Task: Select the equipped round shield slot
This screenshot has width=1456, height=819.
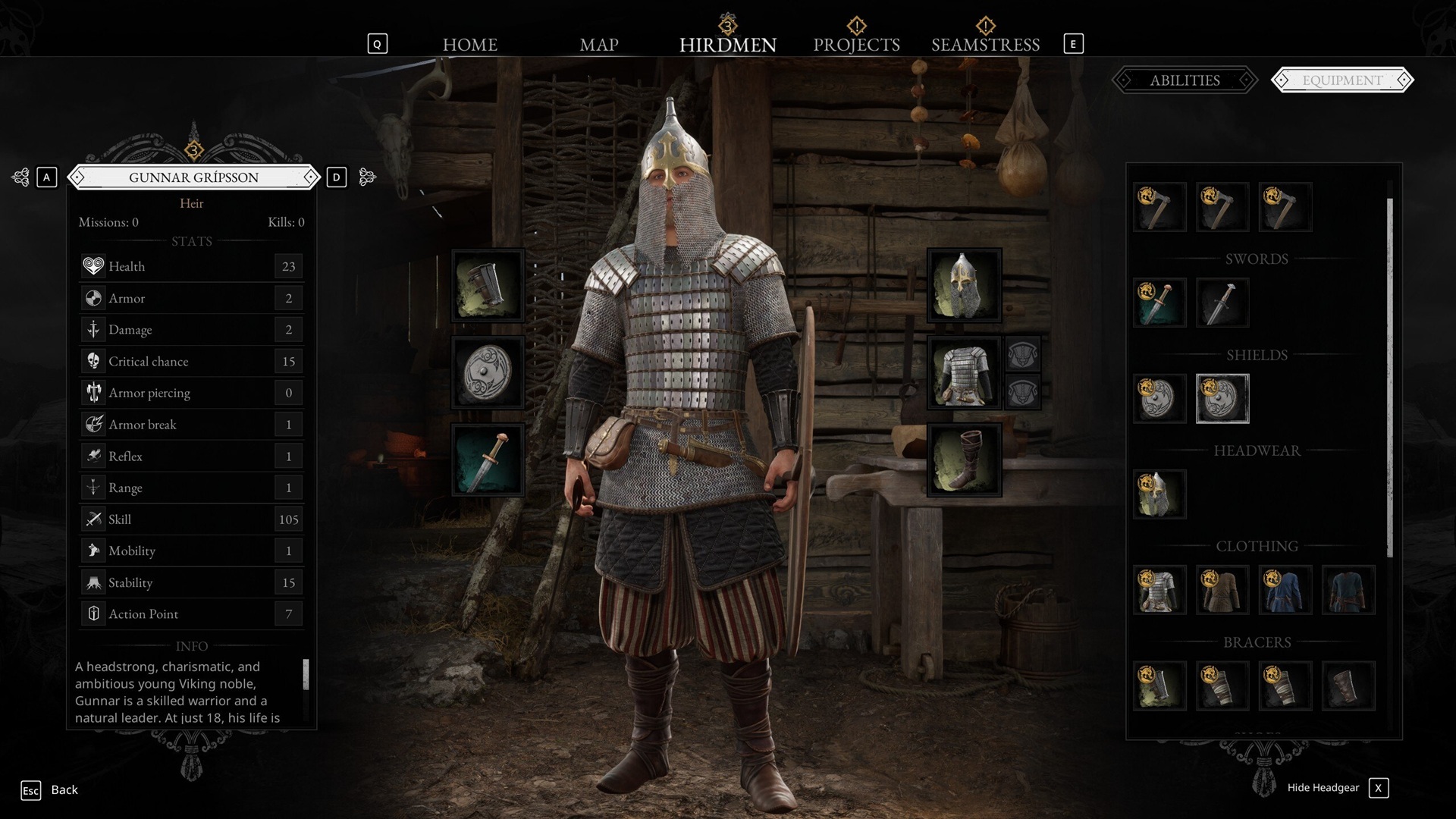Action: [488, 373]
